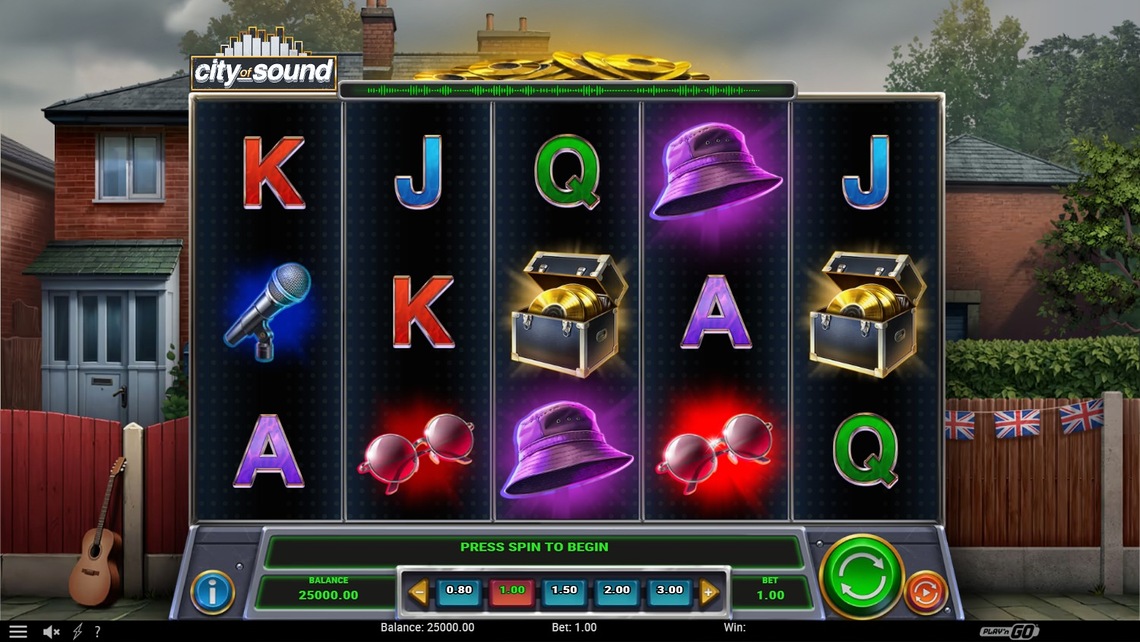This screenshot has width=1140, height=642.
Task: Open the autoplay settings (orange button)
Action: point(925,591)
